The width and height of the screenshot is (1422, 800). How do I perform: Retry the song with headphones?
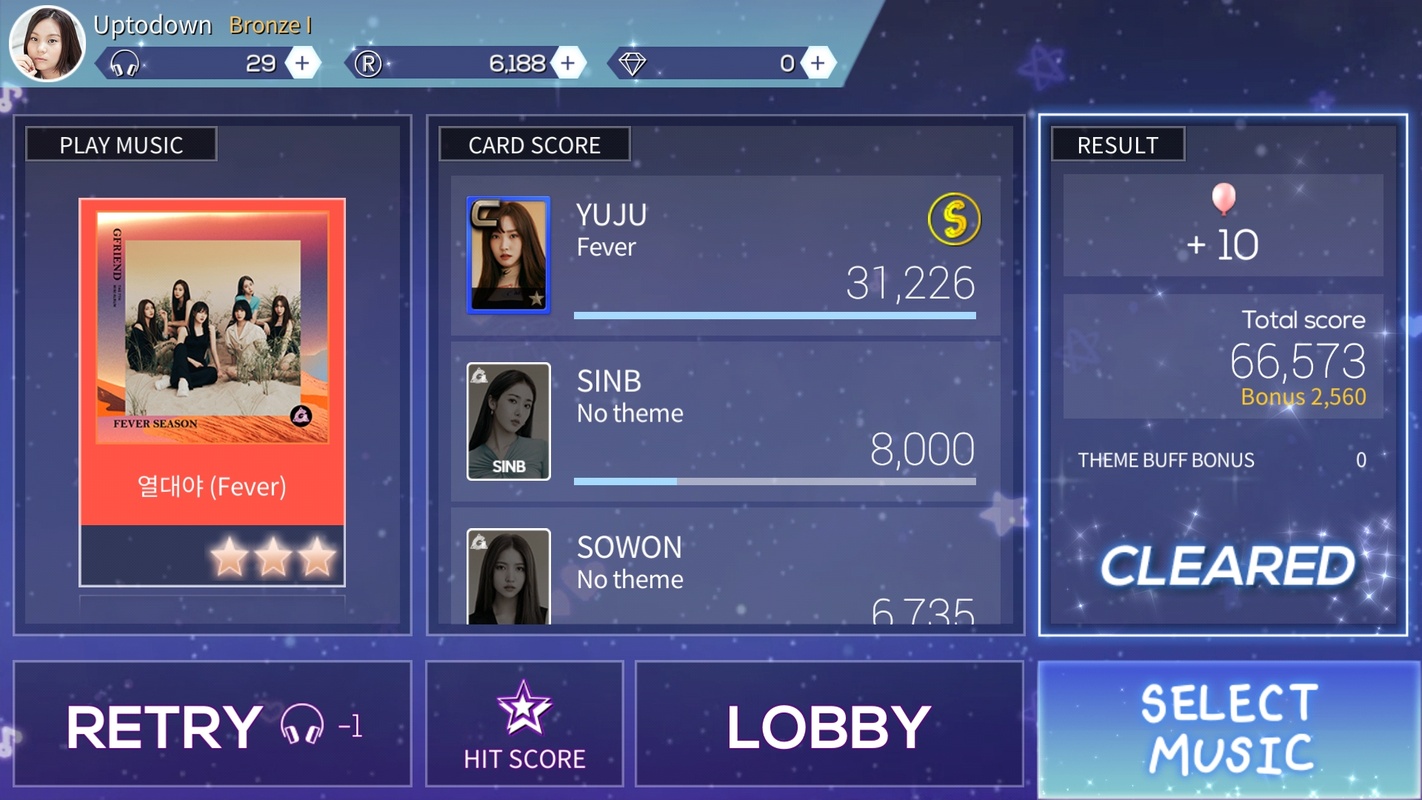(212, 724)
